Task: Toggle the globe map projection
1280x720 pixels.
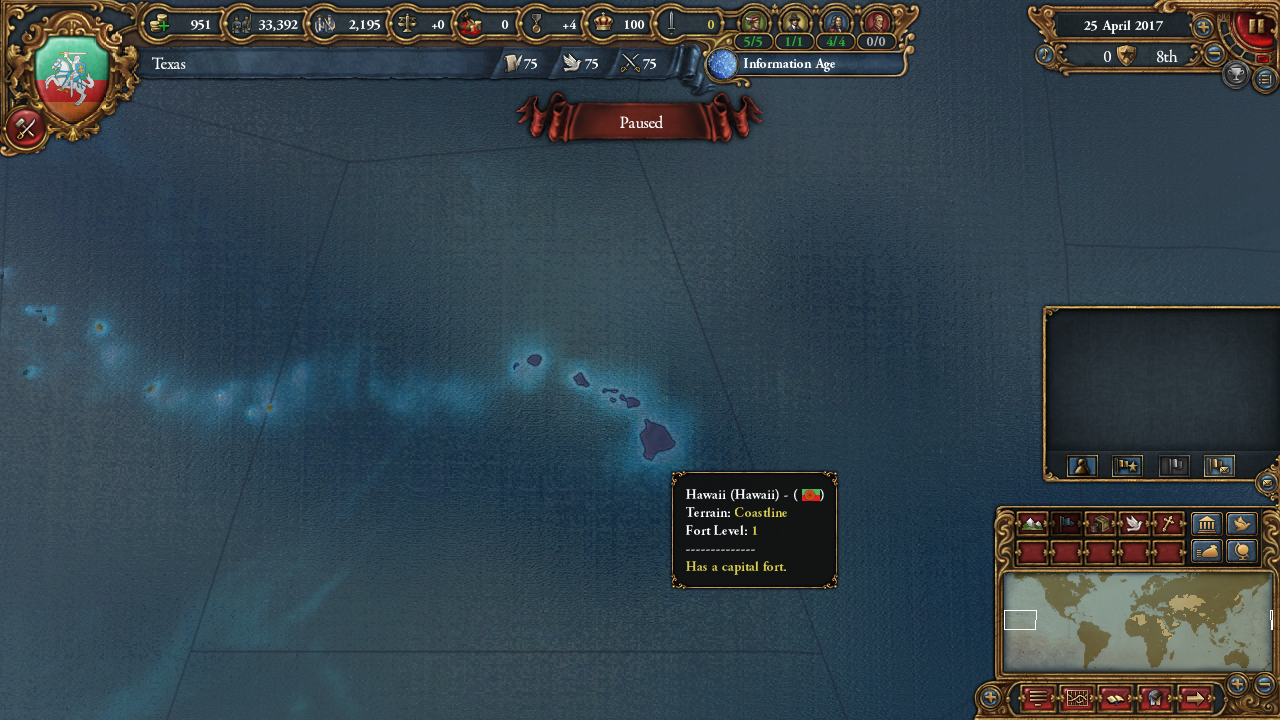Action: coord(1242,550)
